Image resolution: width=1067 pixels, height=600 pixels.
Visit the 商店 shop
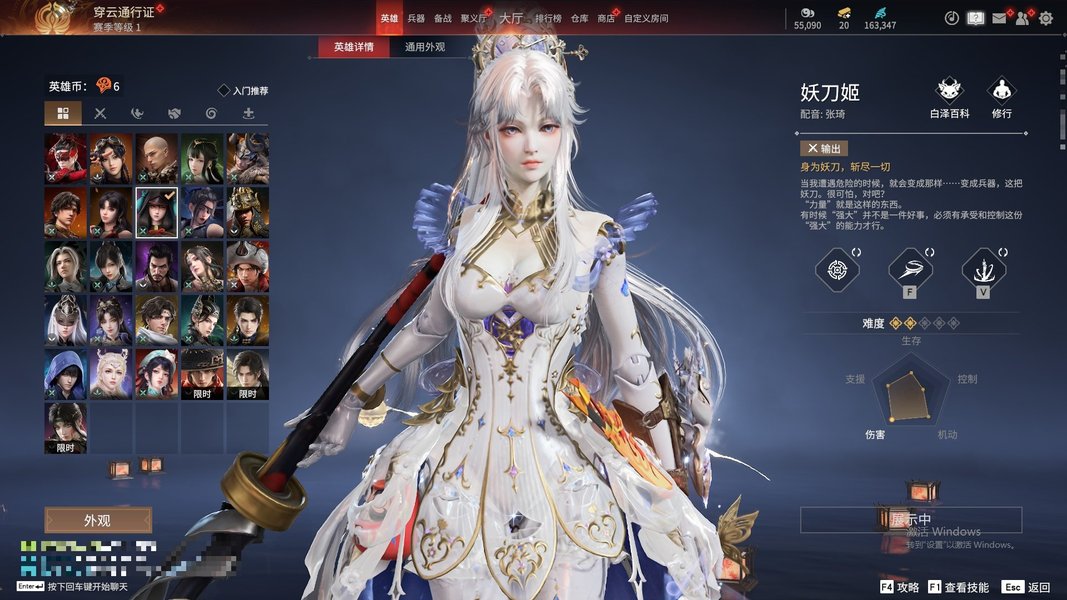click(x=606, y=18)
